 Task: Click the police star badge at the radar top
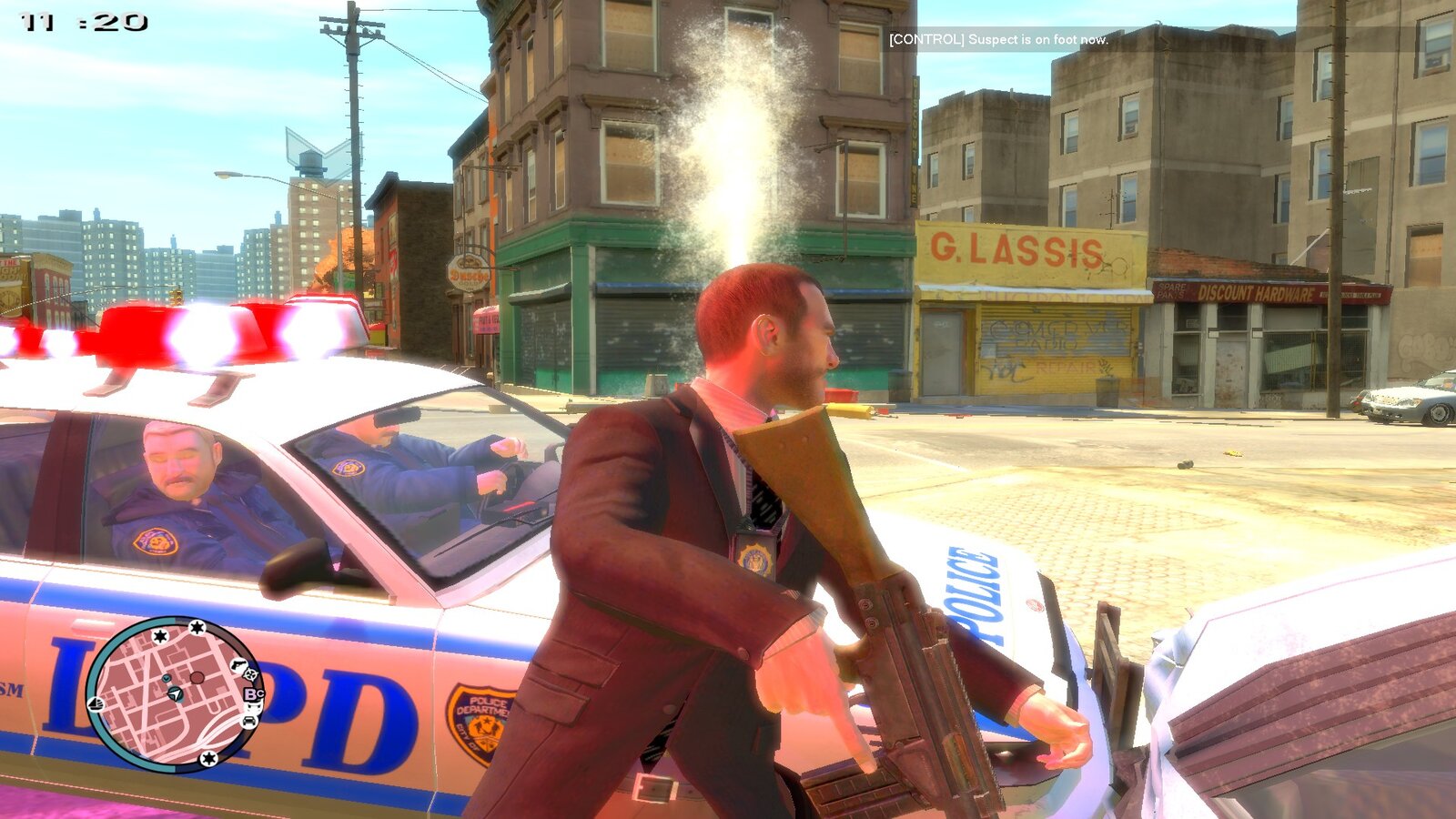pos(197,628)
